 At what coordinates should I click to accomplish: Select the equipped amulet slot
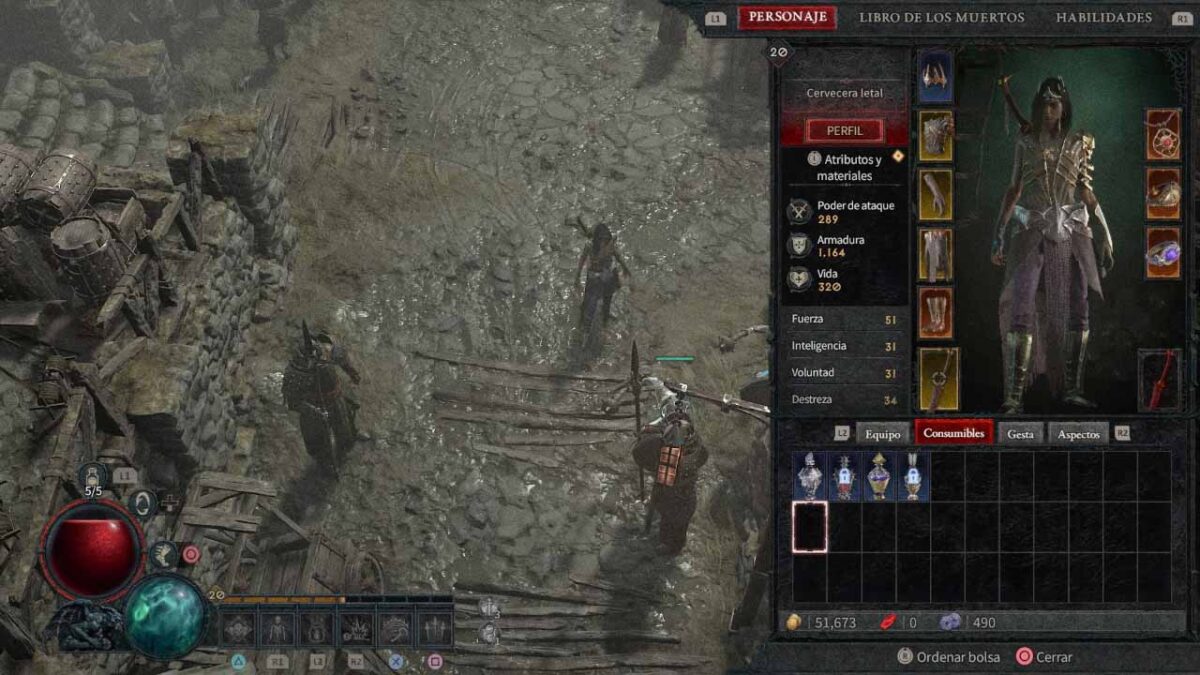[x=1163, y=135]
